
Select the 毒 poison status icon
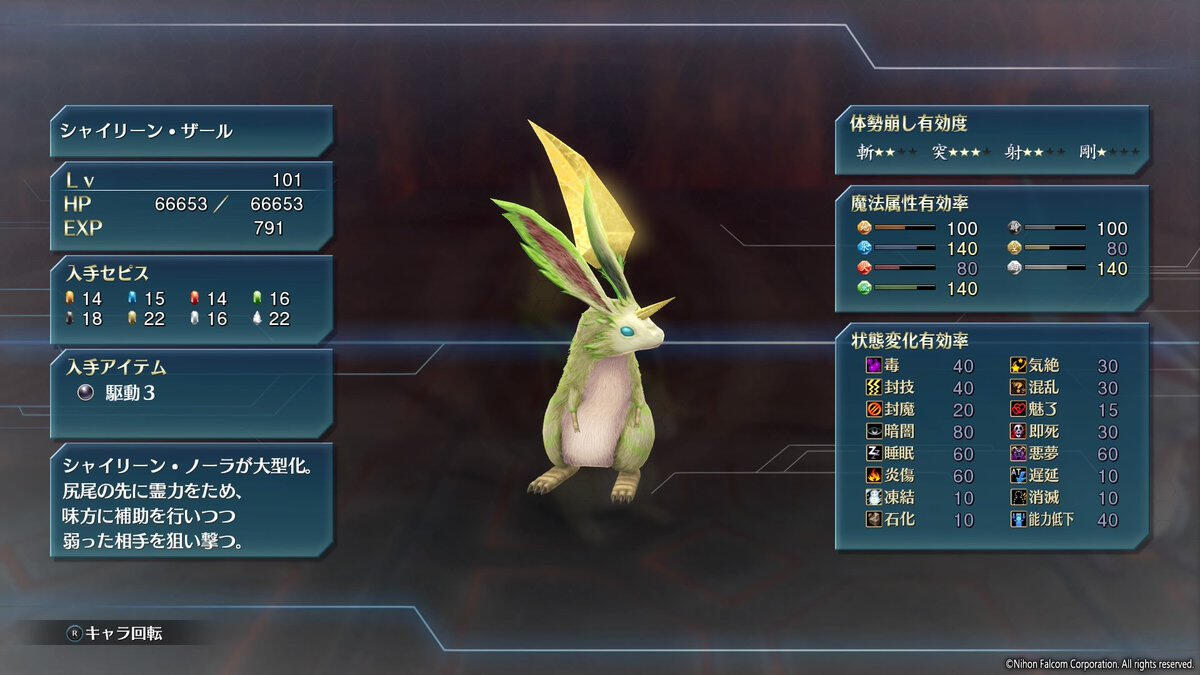872,366
